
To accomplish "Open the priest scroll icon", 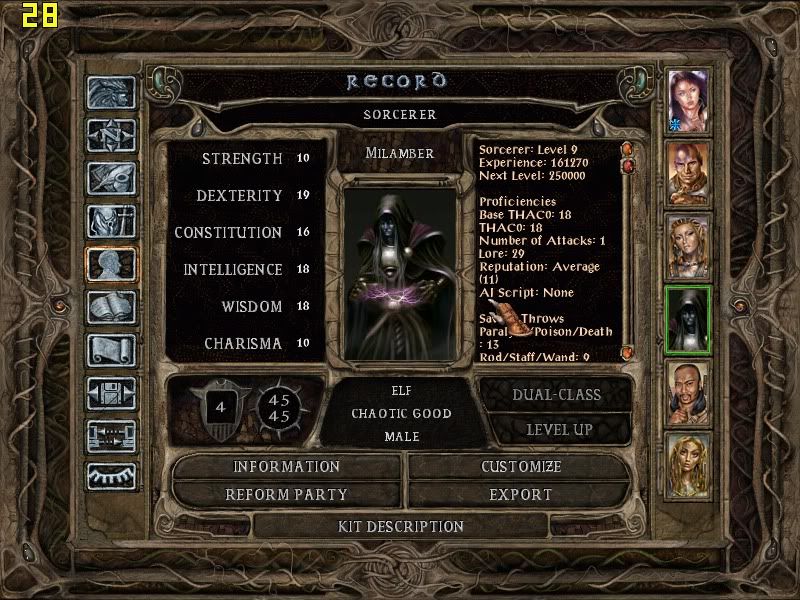I will point(111,350).
